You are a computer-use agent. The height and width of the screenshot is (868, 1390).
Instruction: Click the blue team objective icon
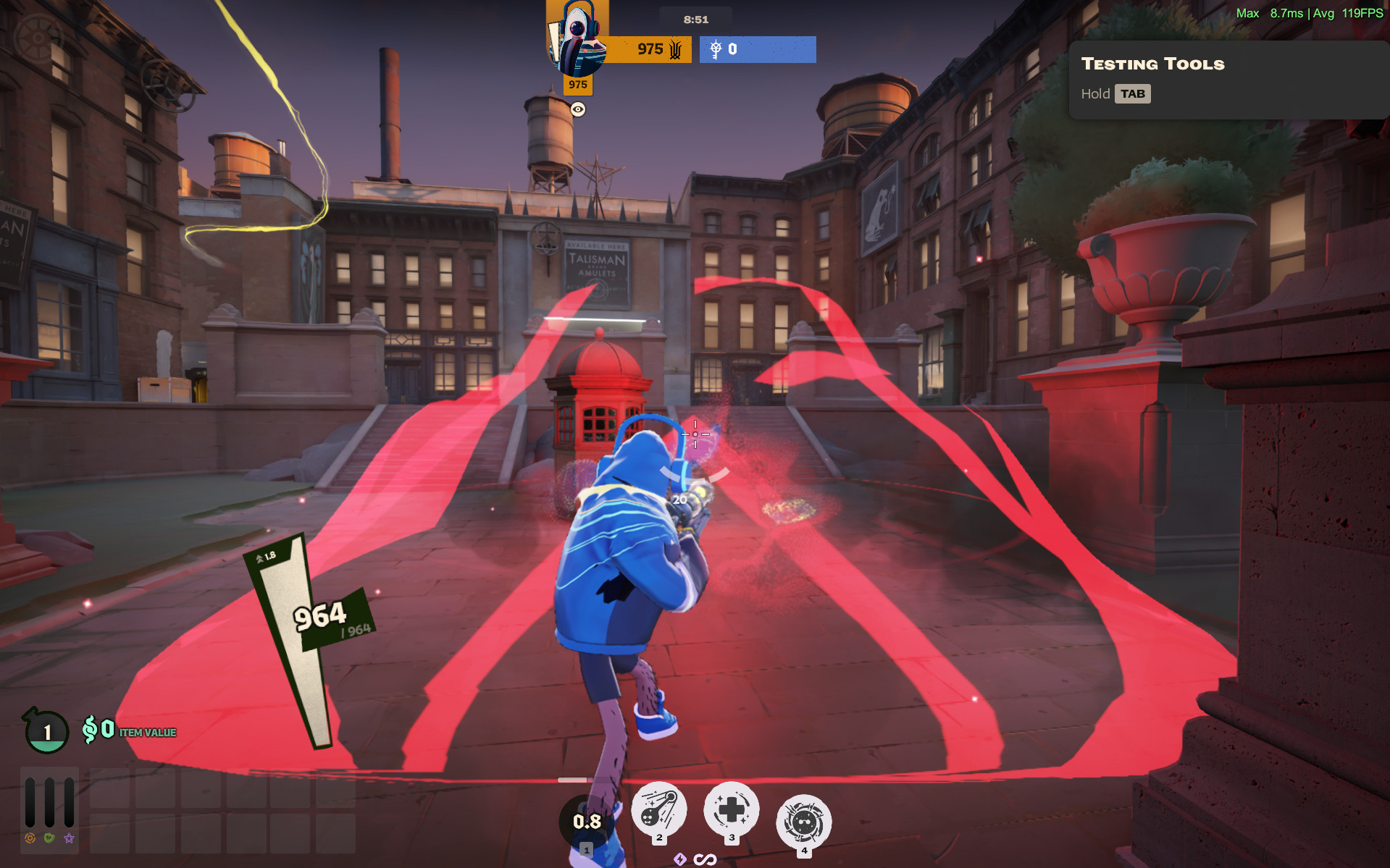[x=716, y=49]
